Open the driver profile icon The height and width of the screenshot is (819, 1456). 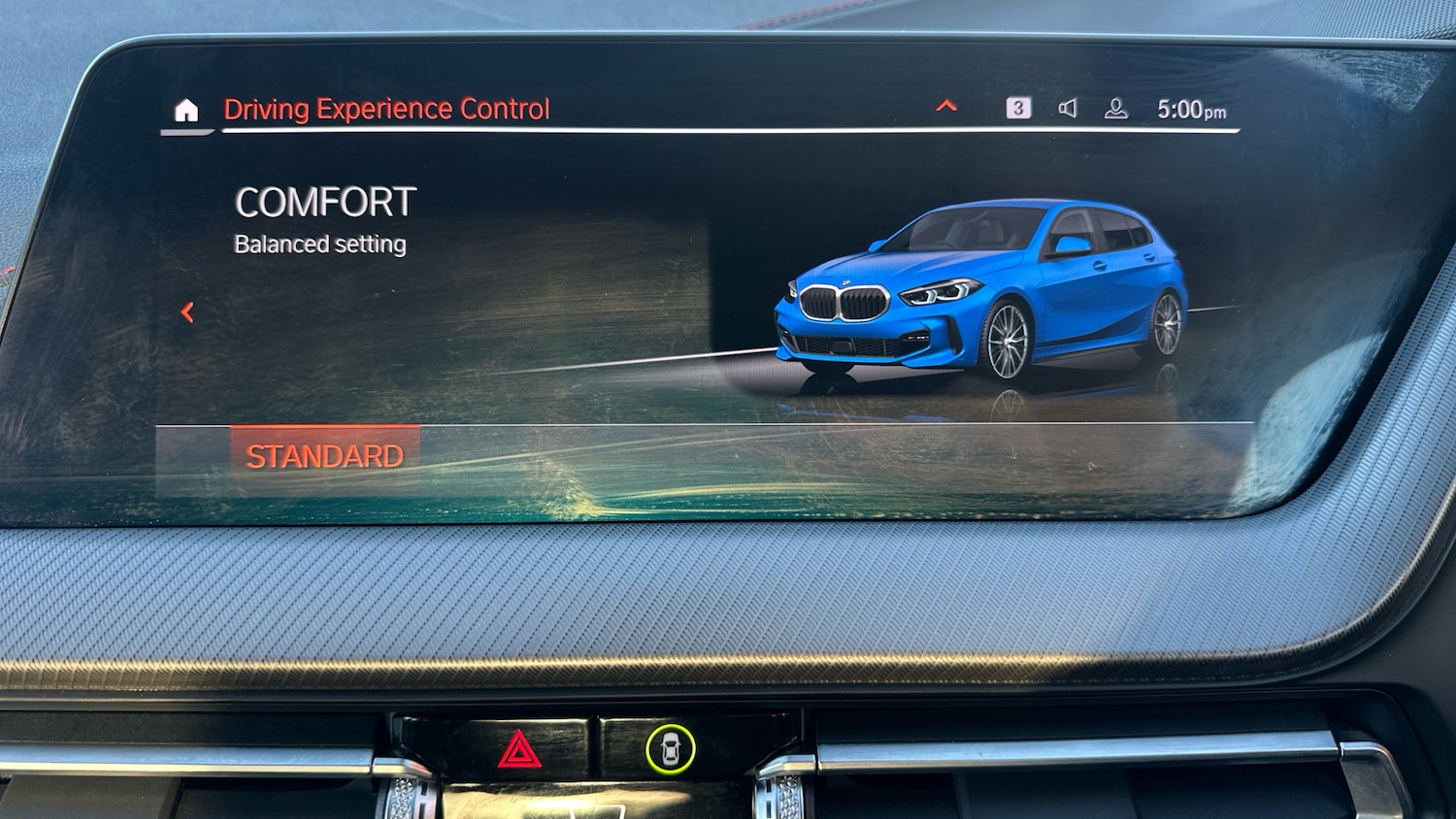pyautogui.click(x=1114, y=109)
